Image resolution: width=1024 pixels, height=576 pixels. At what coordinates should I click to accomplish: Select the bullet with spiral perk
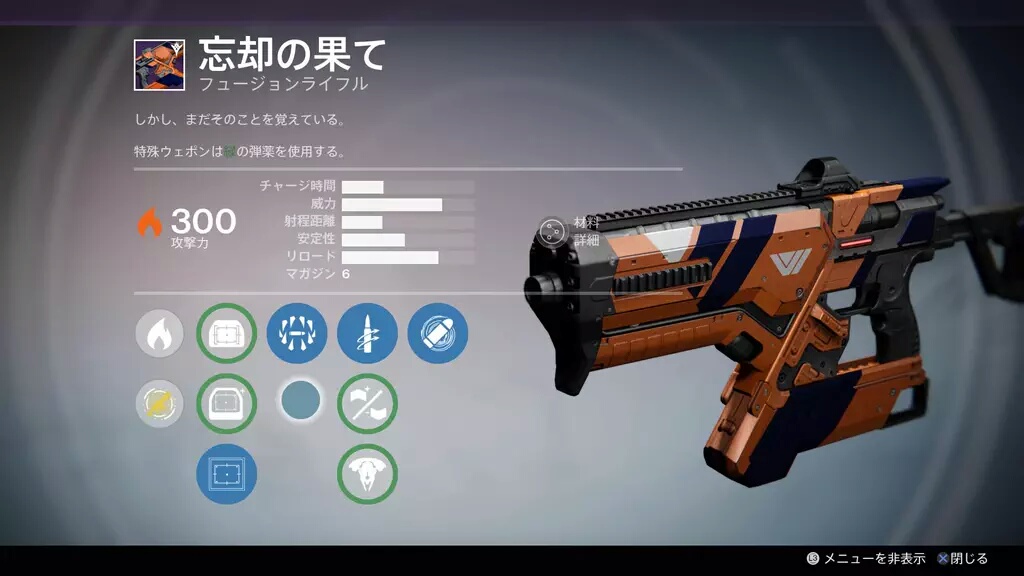[x=367, y=333]
